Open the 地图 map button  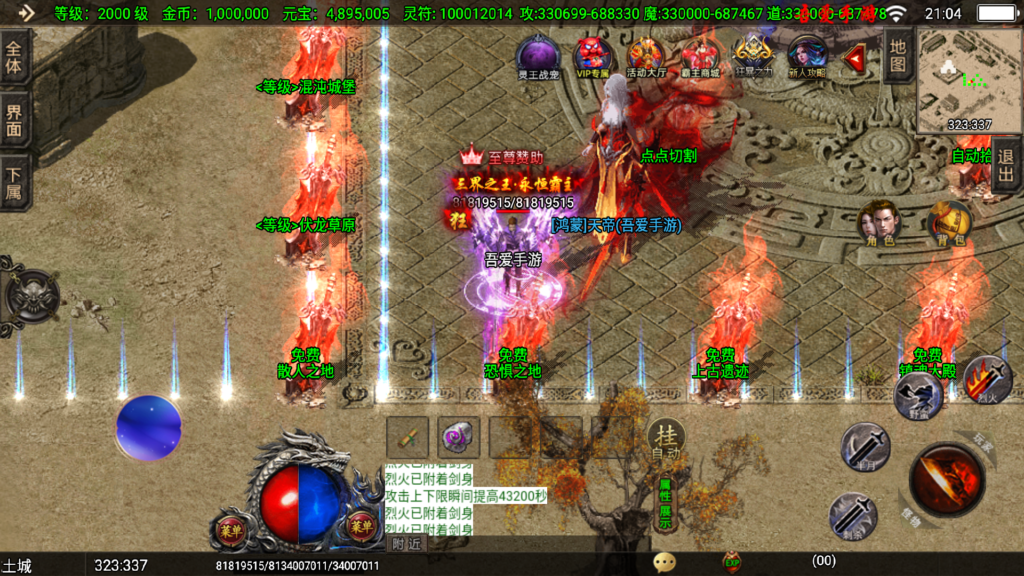(898, 55)
